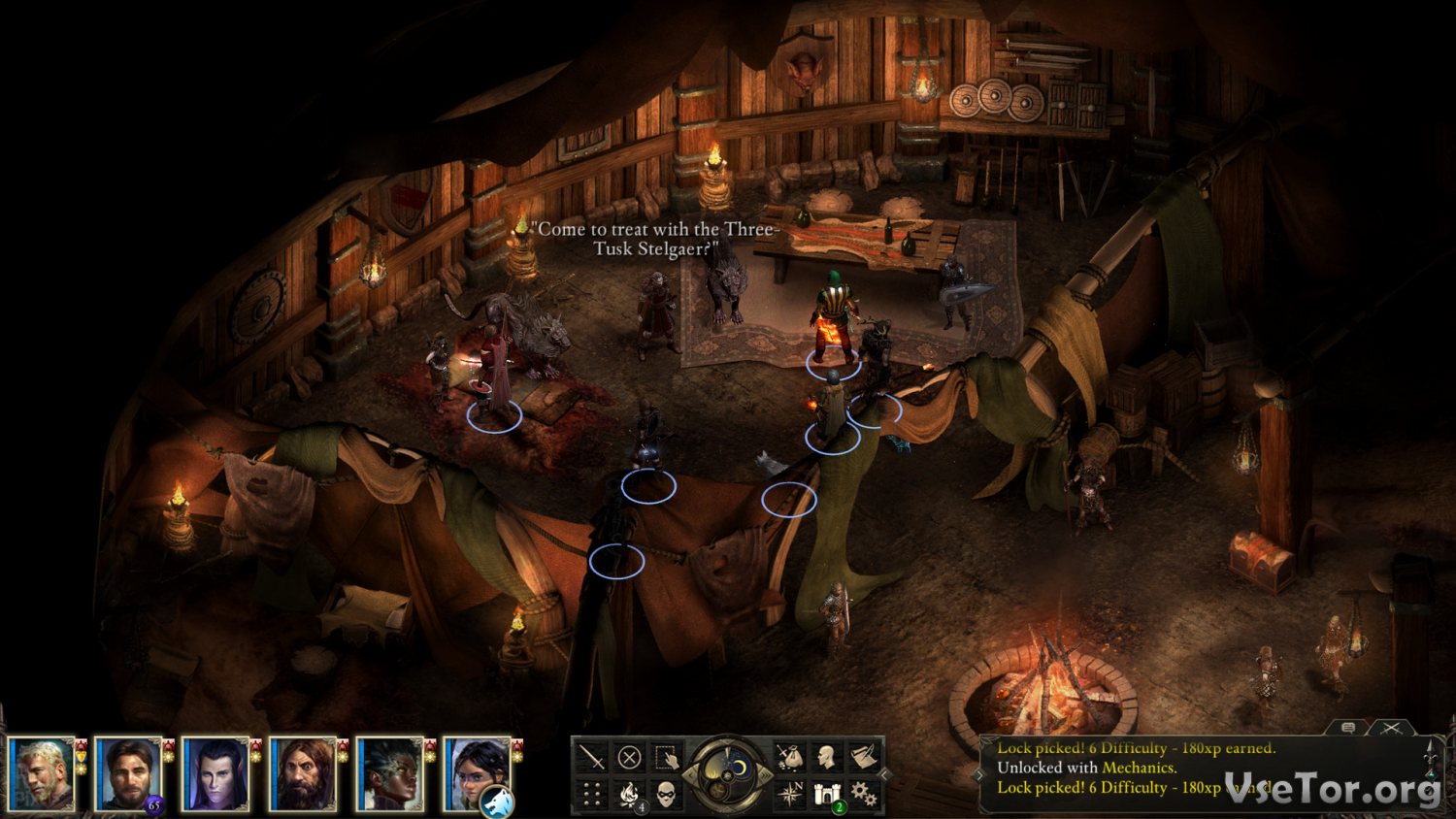Toggle stealth mode with the masked face
The image size is (1456, 819).
point(667,796)
